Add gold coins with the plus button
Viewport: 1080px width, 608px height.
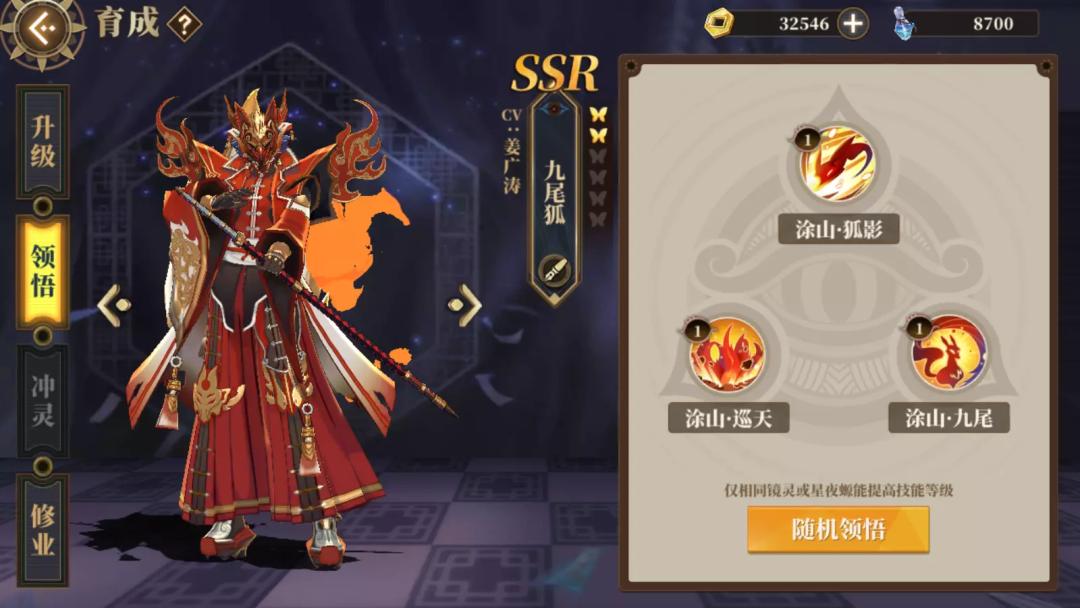852,23
